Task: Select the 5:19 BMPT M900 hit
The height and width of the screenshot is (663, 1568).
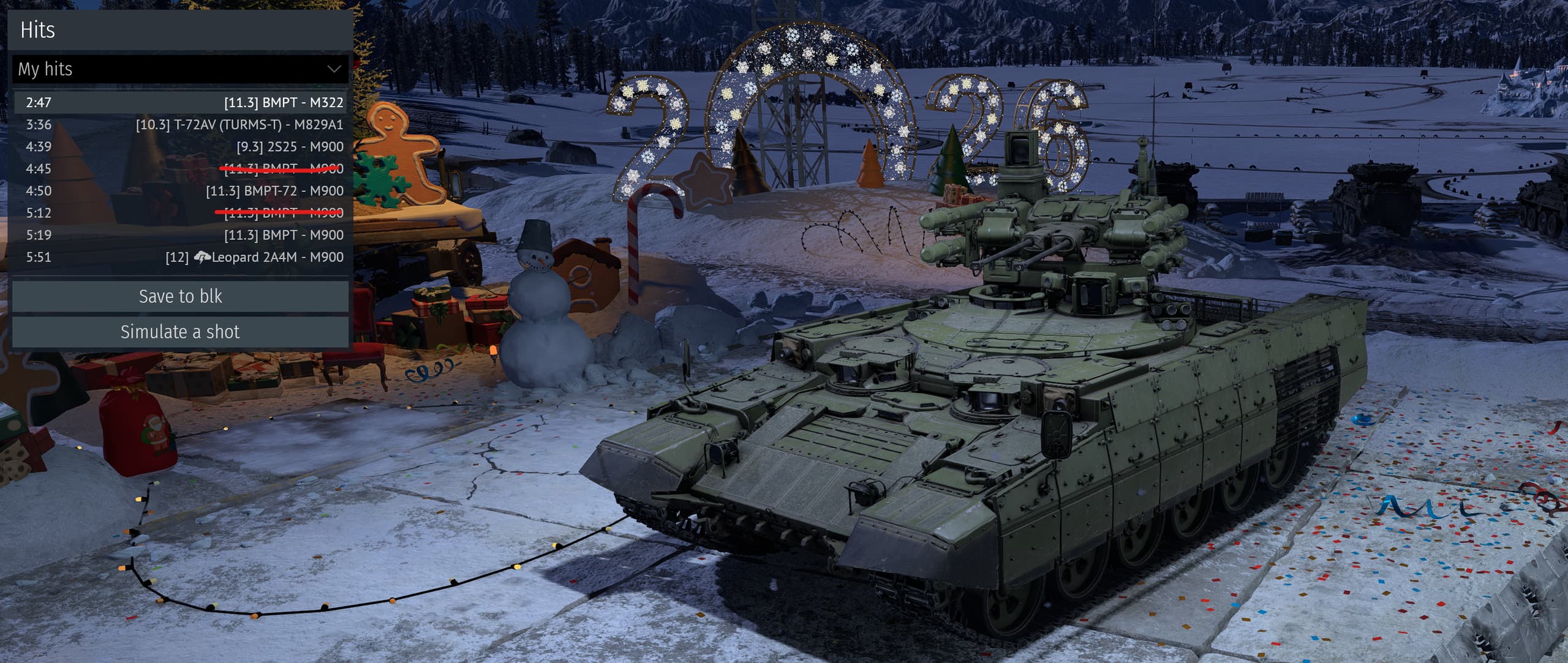Action: tap(180, 235)
